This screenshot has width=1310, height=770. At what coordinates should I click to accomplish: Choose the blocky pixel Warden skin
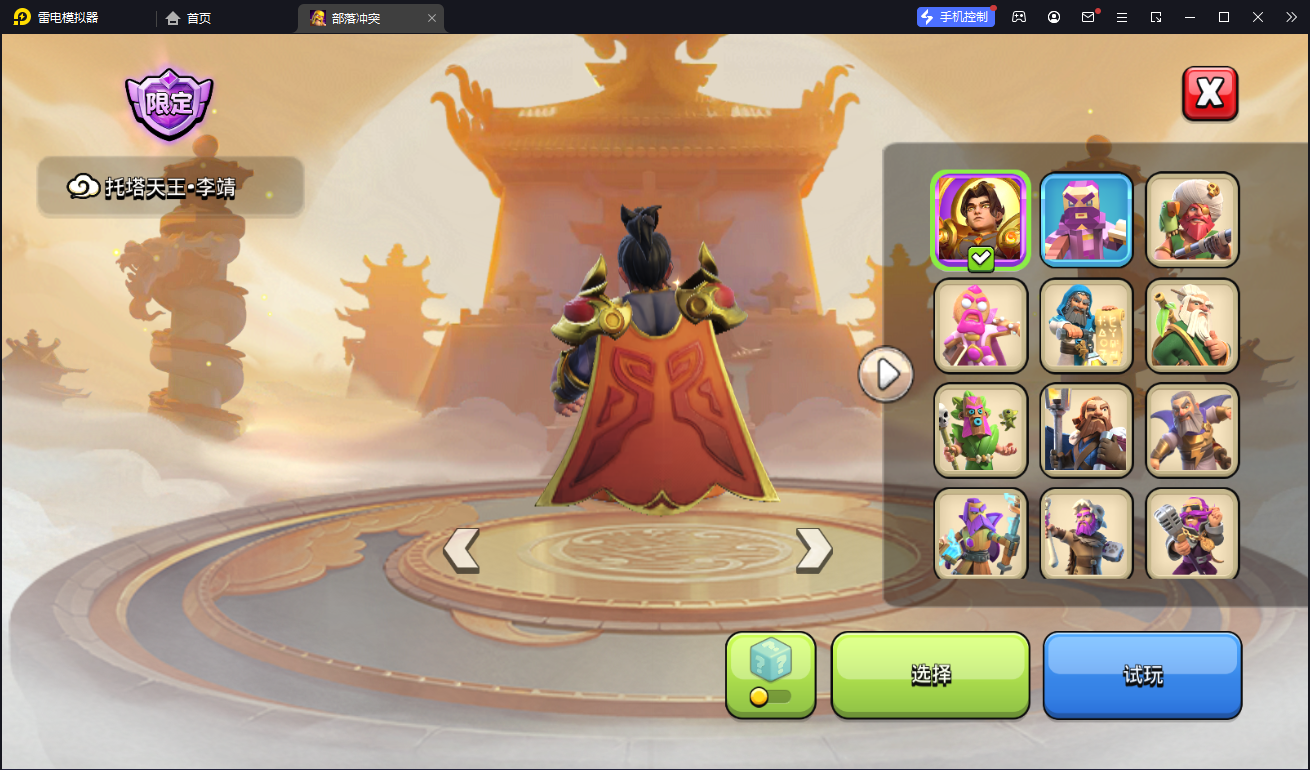point(1086,220)
